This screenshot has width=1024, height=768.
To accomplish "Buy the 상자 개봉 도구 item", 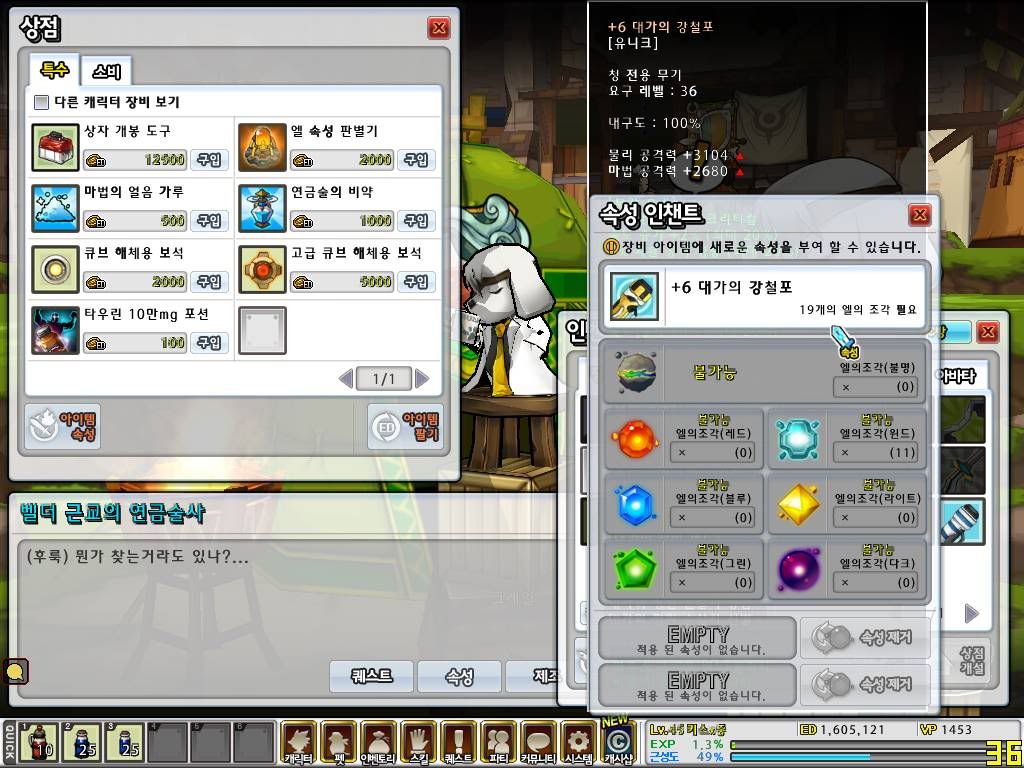I will [209, 160].
